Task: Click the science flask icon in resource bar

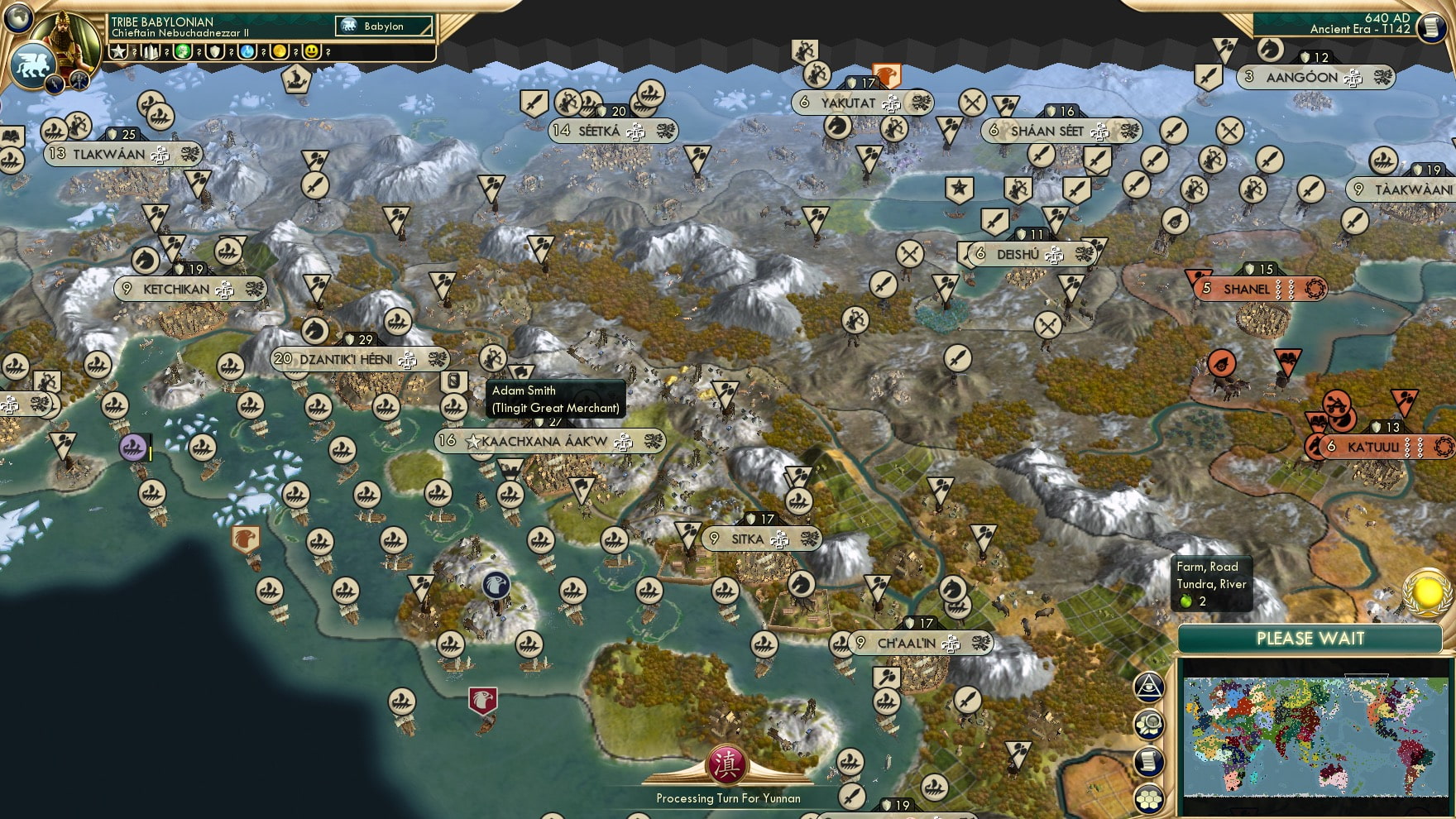Action: coord(247,52)
